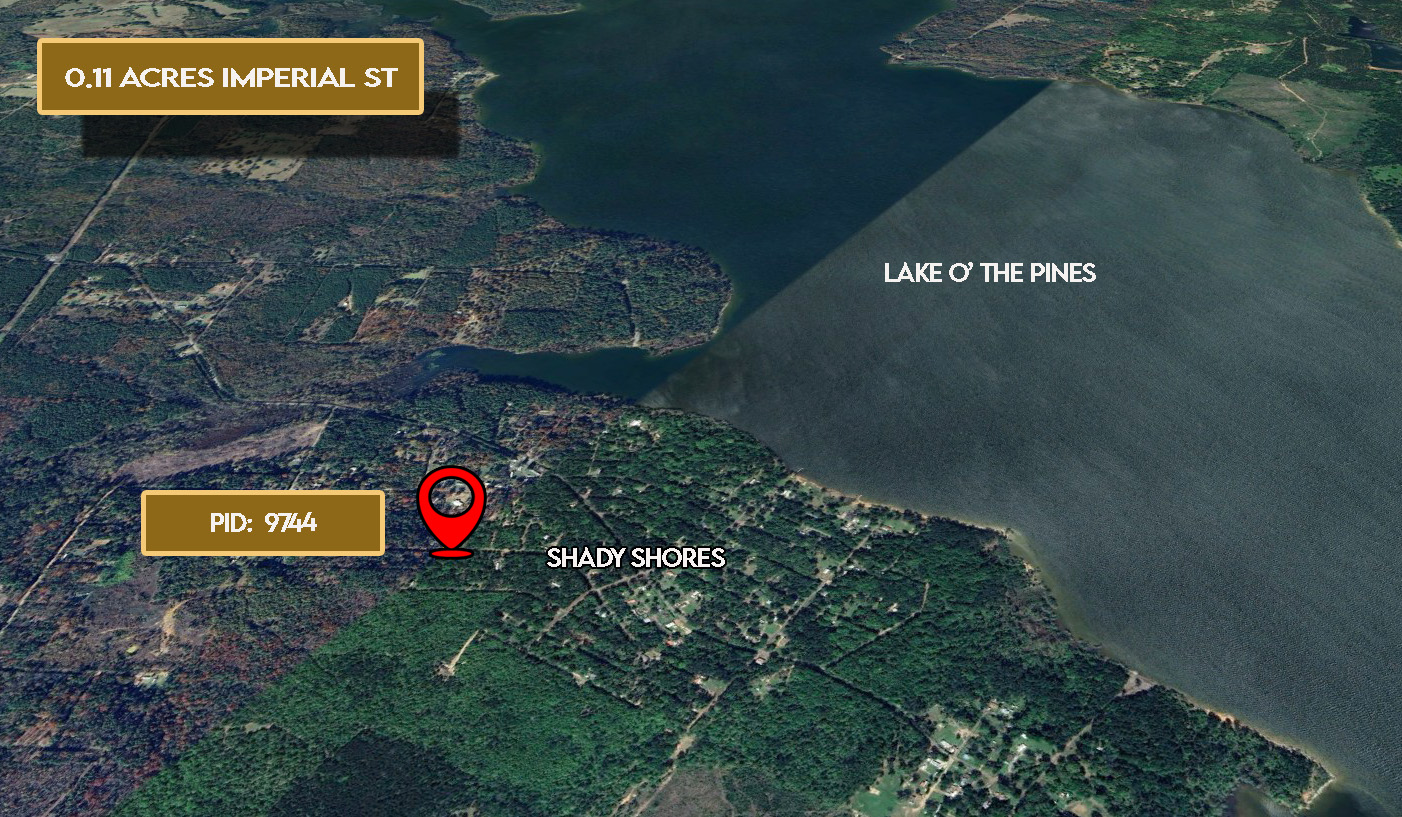Select the Lake O' The Pines label
The image size is (1402, 817).
coord(989,273)
